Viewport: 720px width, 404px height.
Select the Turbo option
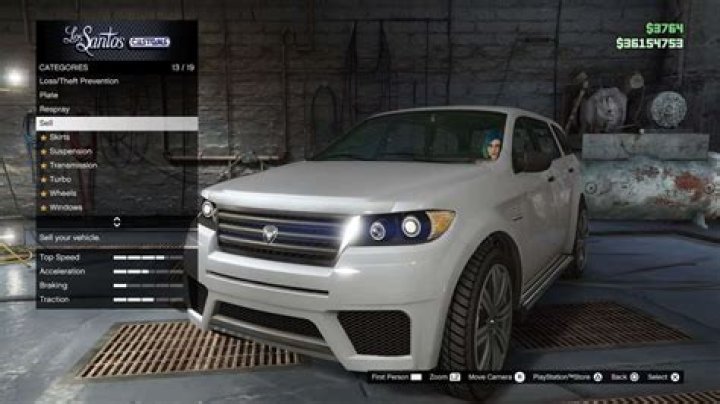pos(59,178)
